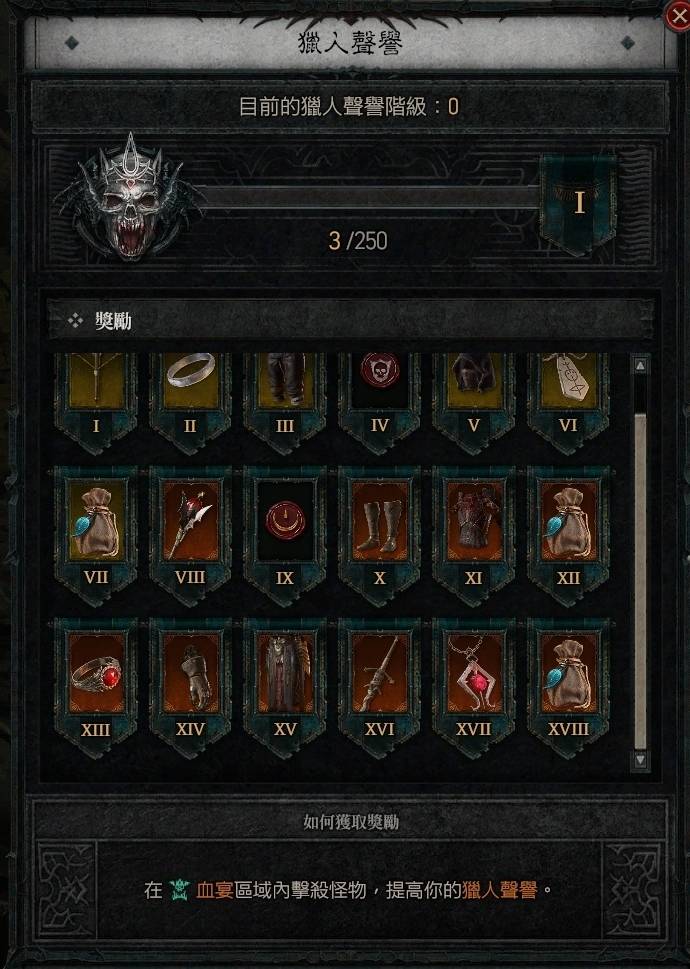Choose the tier VII loot bag reward
Image resolution: width=690 pixels, height=969 pixels.
(x=96, y=522)
